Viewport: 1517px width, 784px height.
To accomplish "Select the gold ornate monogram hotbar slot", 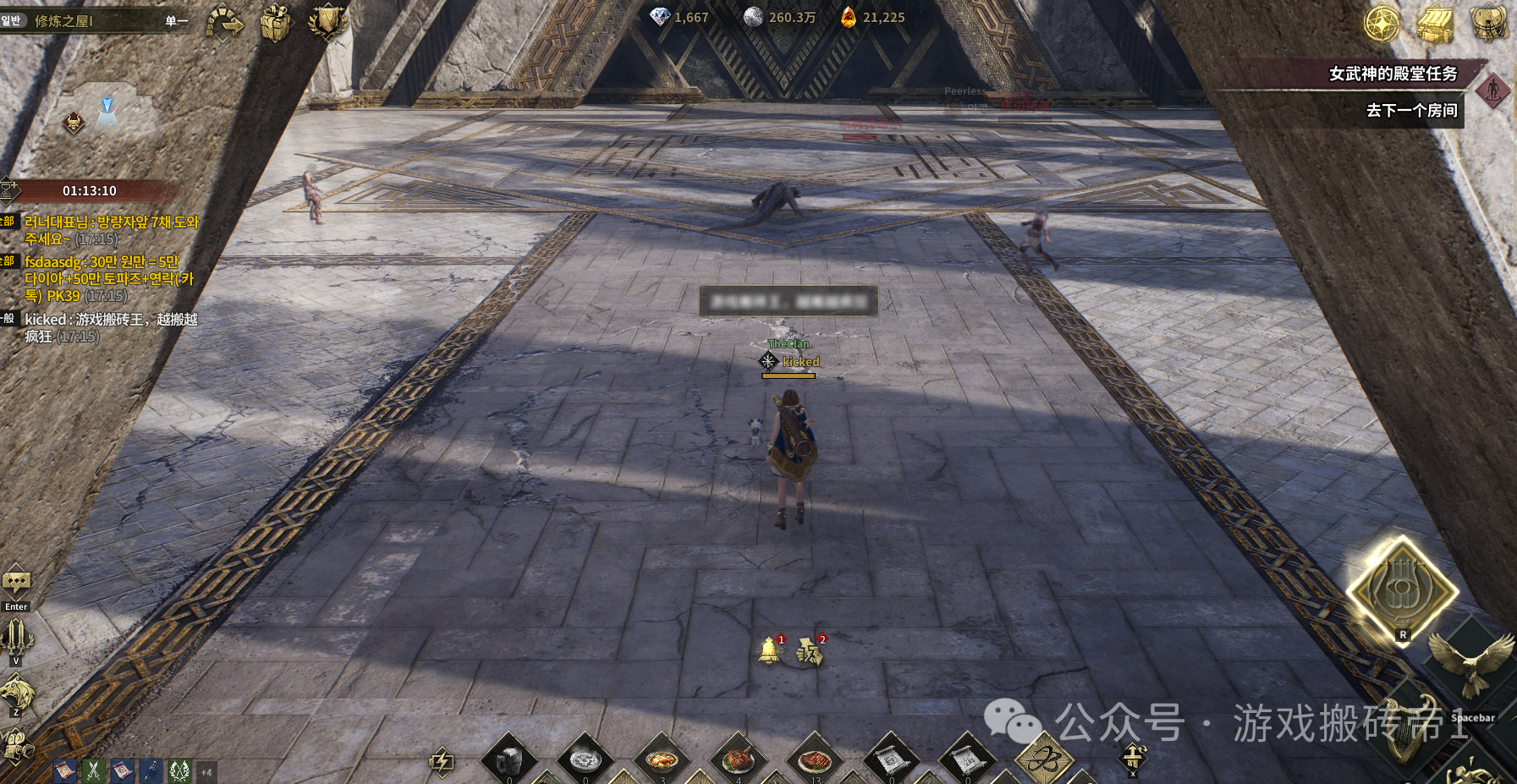I will [1043, 757].
